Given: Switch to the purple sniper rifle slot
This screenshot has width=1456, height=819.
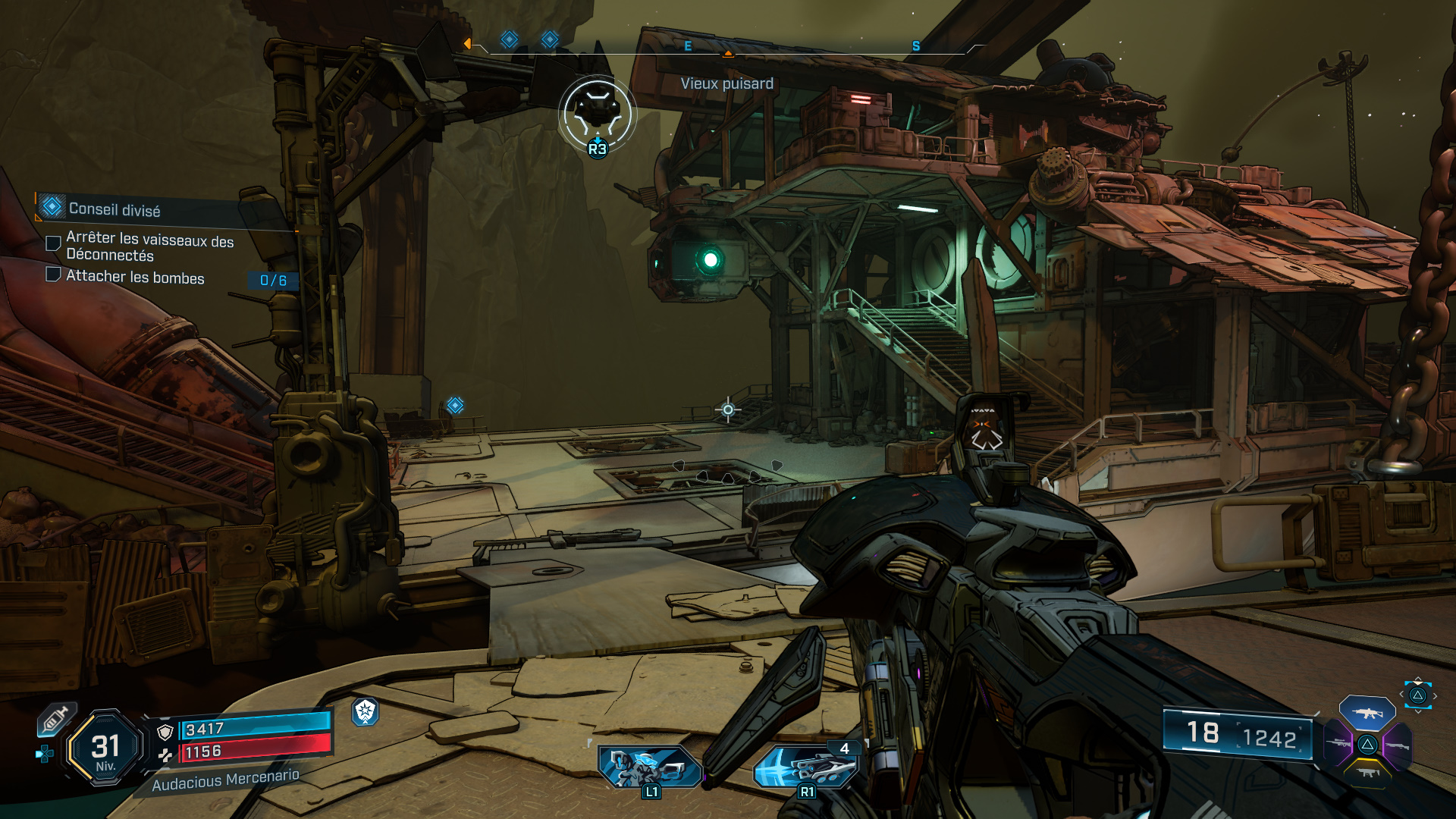Looking at the screenshot, I should (x=1338, y=744).
